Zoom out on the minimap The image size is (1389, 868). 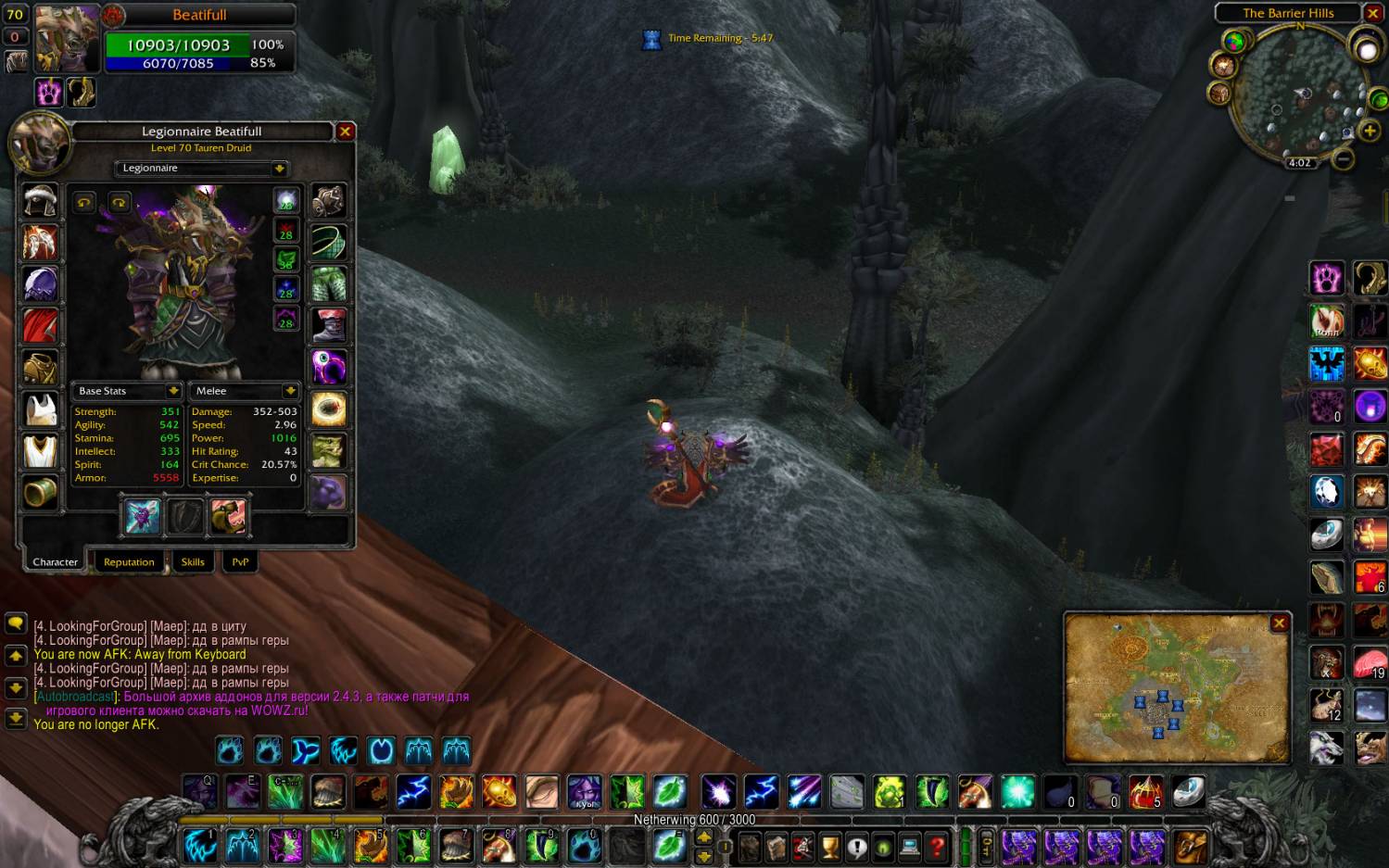click(1343, 159)
